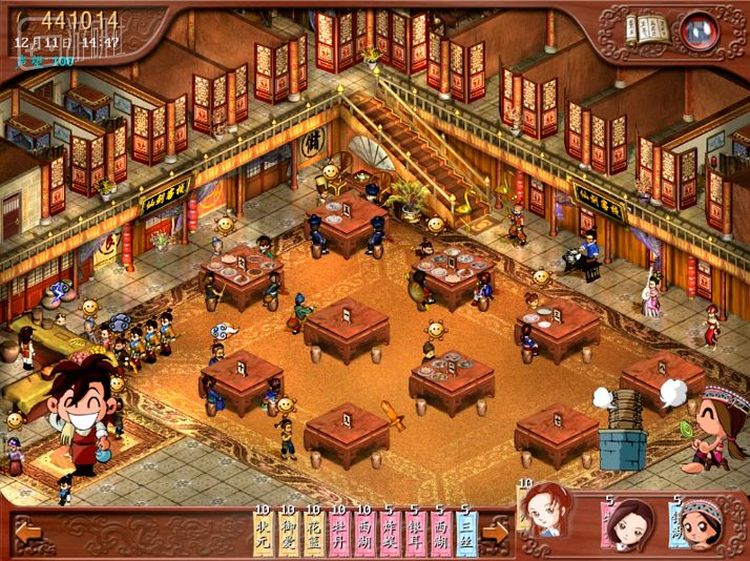750x561 pixels.
Task: Select the 银耳 dish card
Action: [415, 532]
